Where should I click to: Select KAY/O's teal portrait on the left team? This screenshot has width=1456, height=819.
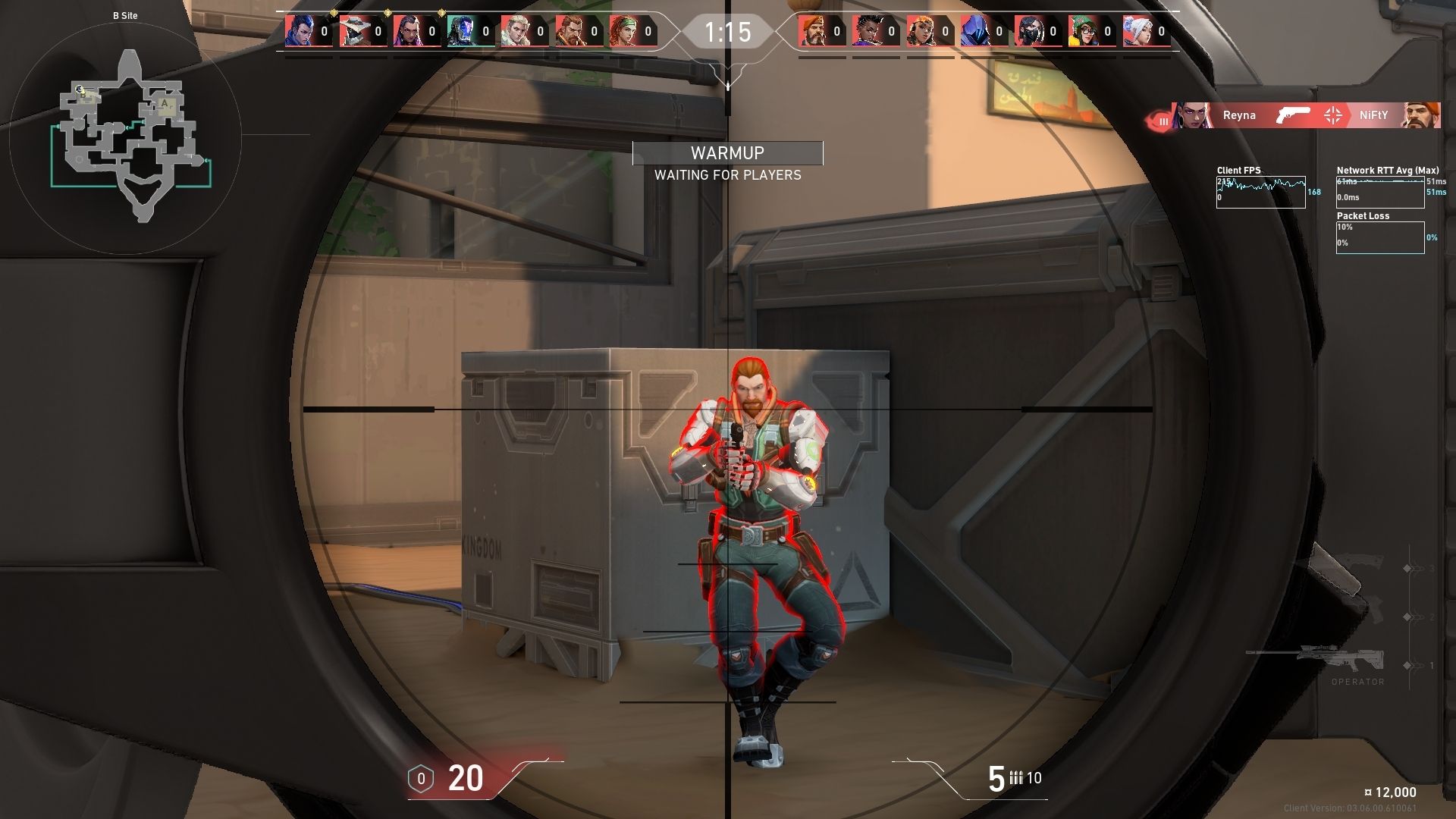point(460,32)
